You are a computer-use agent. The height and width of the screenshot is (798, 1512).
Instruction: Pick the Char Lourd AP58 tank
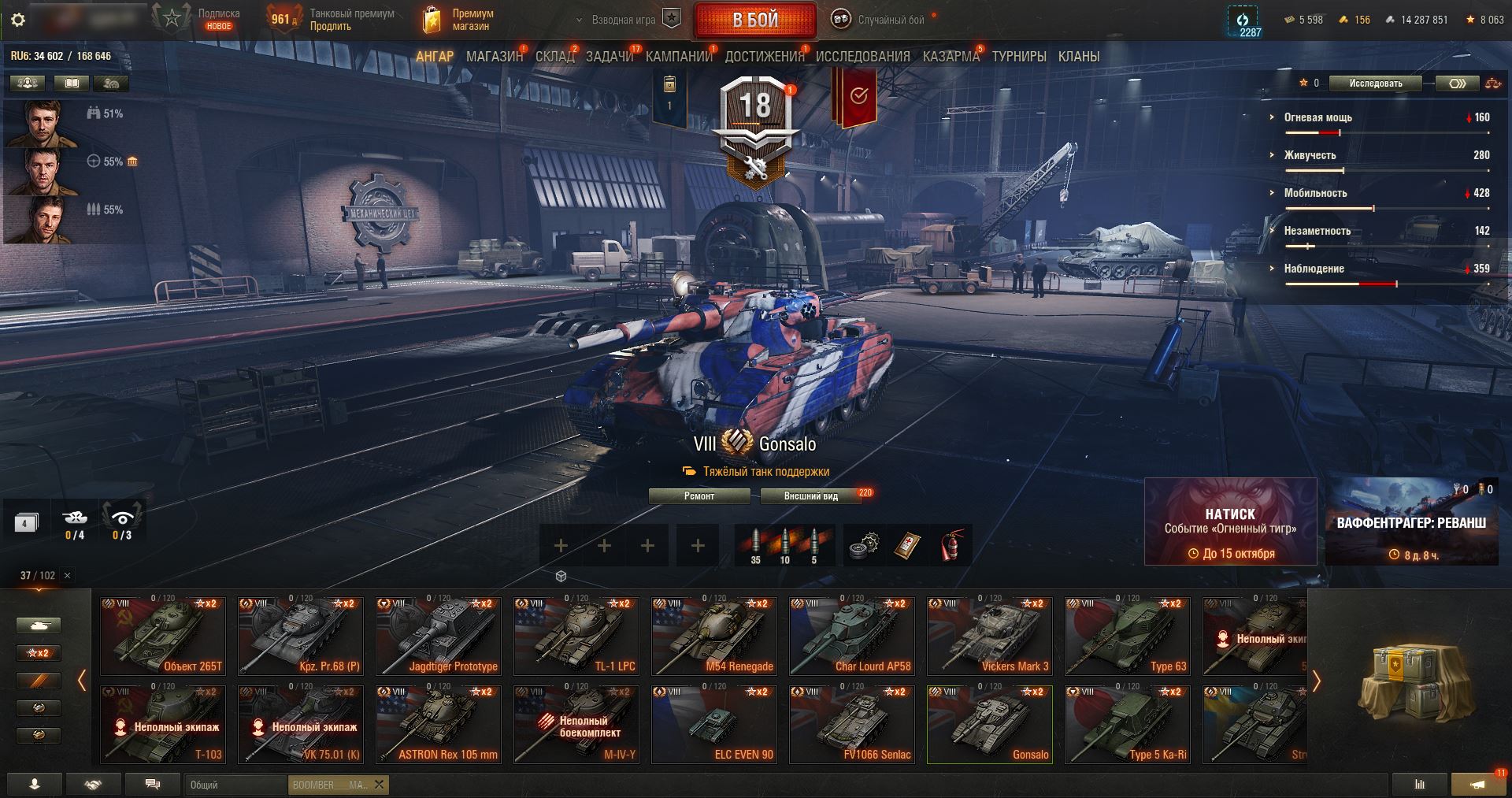[851, 636]
